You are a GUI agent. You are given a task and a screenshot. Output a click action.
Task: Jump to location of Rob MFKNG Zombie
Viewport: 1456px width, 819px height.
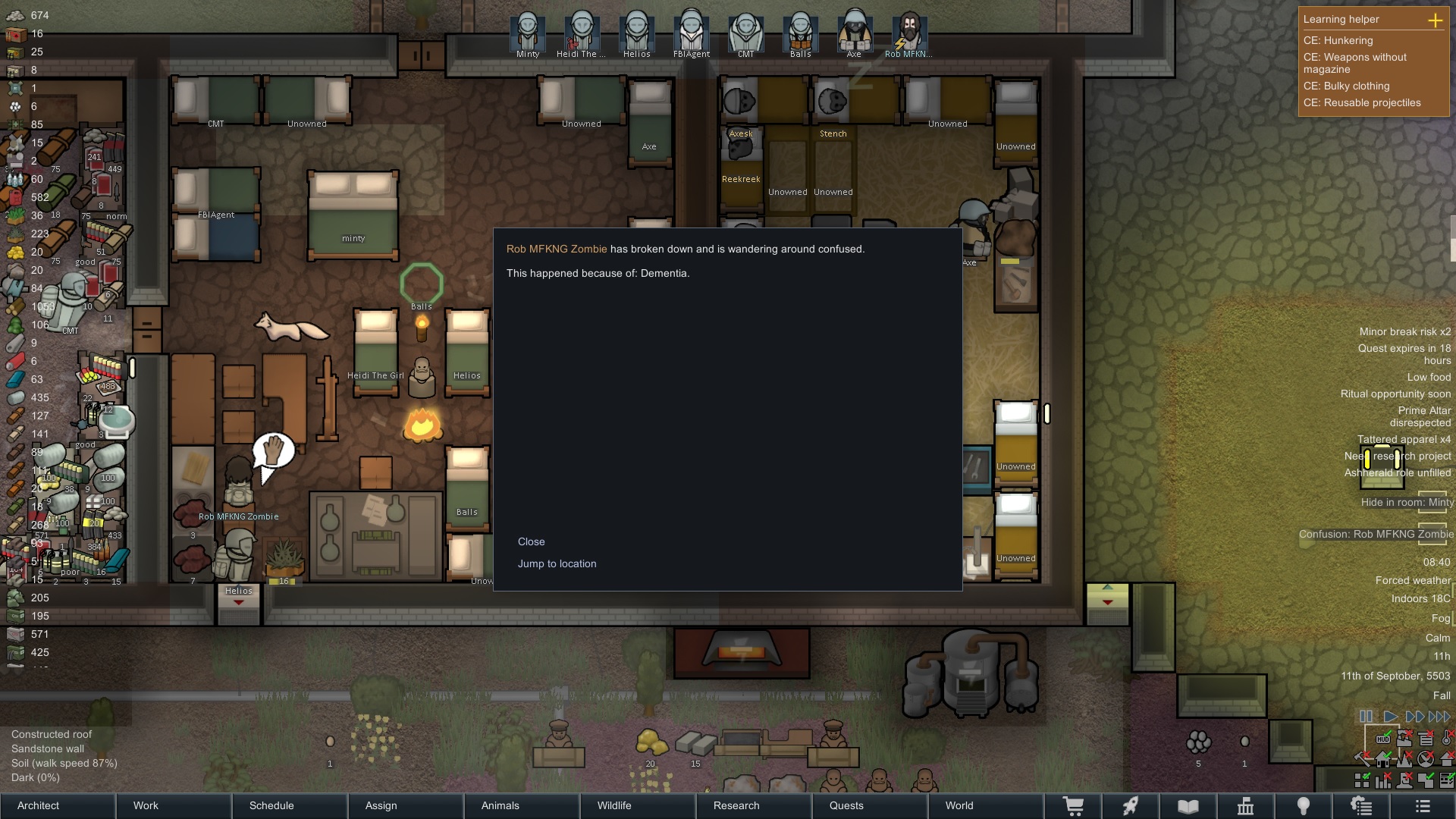(x=557, y=563)
